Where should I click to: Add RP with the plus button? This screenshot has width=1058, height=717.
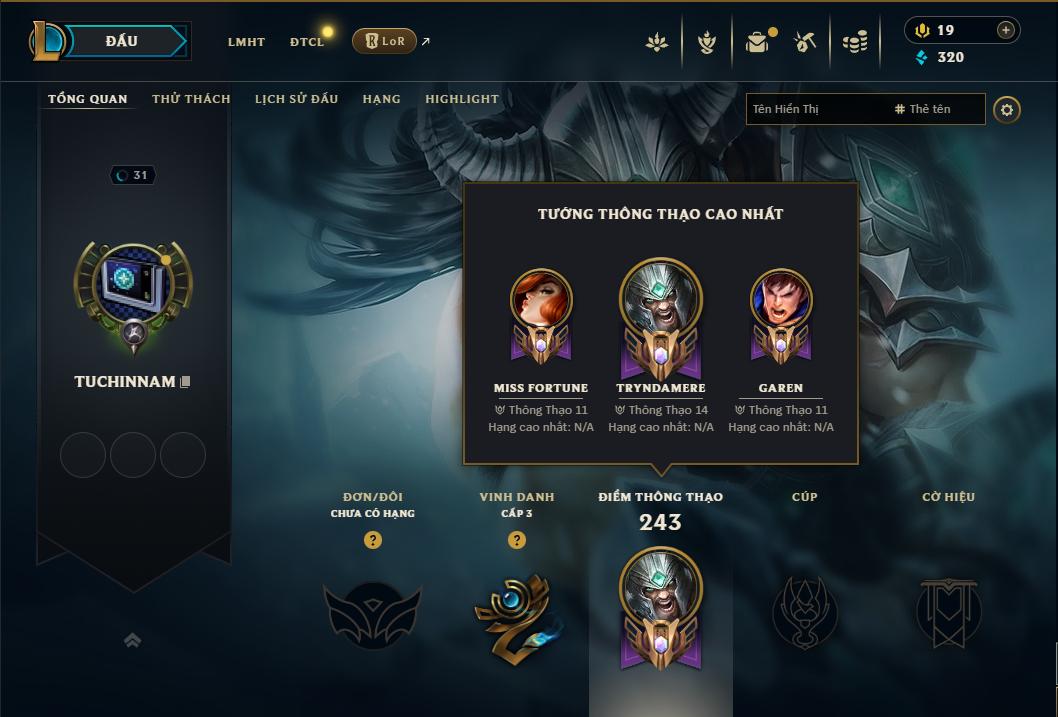click(1005, 30)
